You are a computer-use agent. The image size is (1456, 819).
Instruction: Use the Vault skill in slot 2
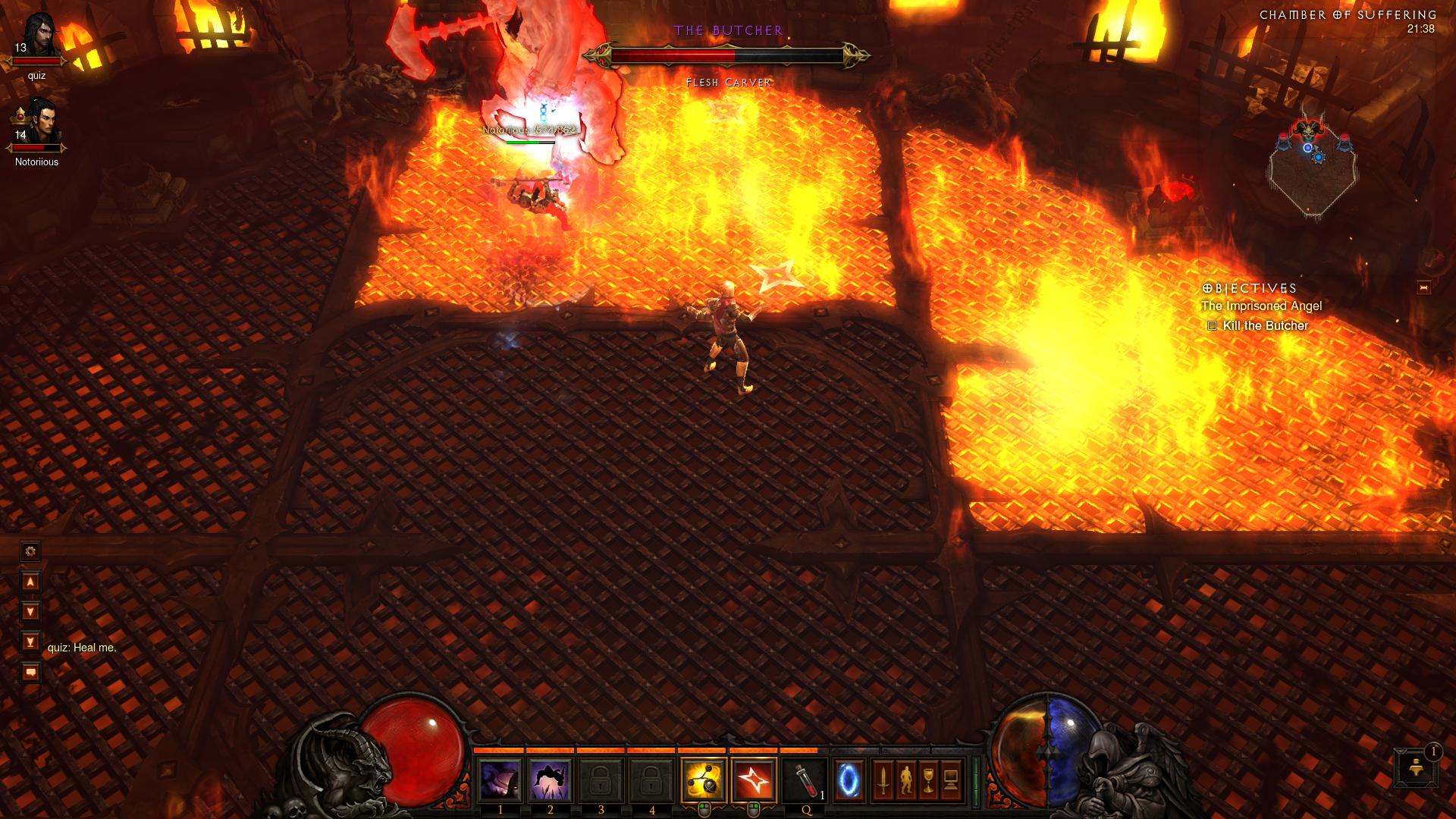[x=551, y=780]
